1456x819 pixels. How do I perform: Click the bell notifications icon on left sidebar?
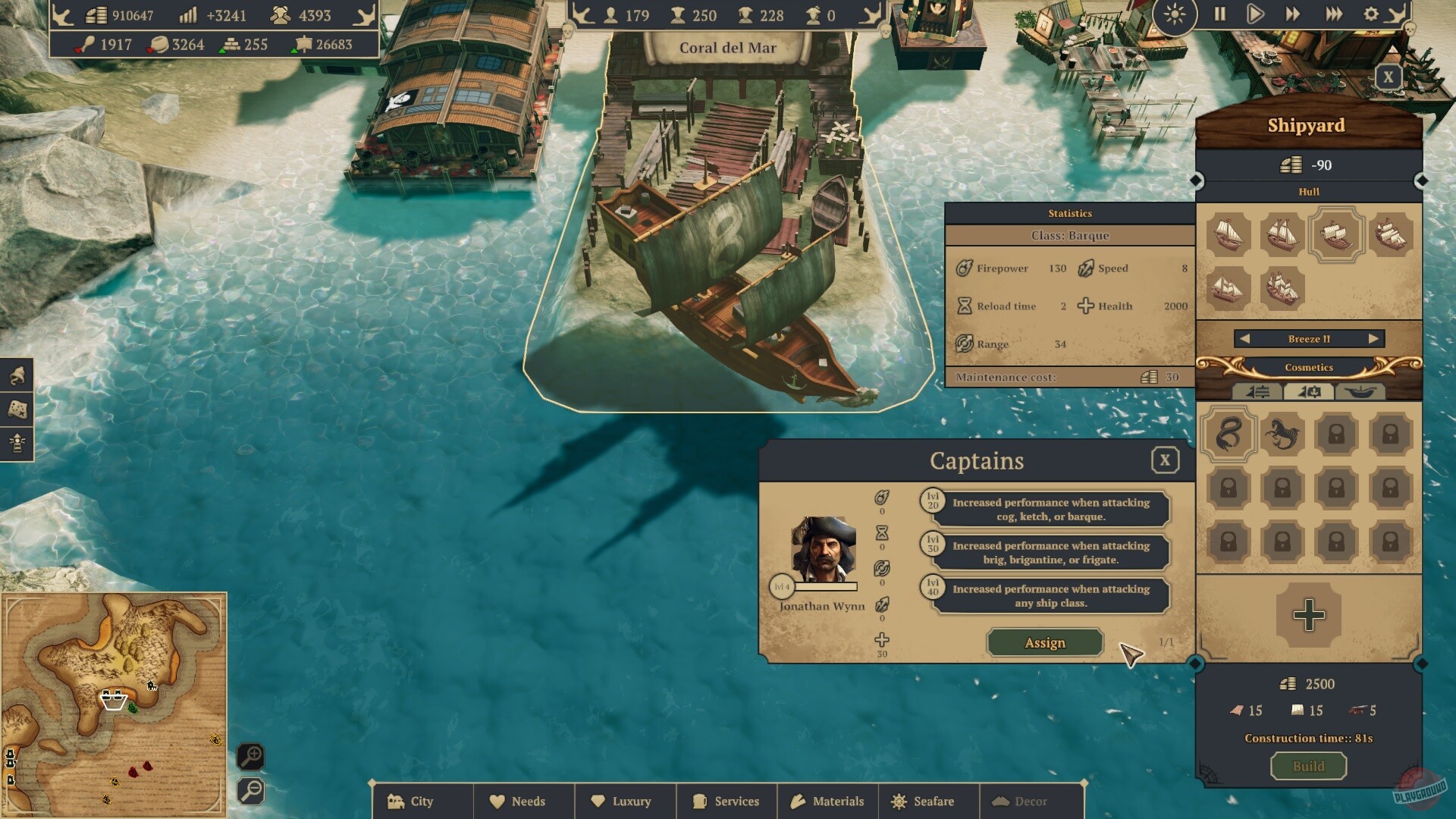tap(17, 375)
